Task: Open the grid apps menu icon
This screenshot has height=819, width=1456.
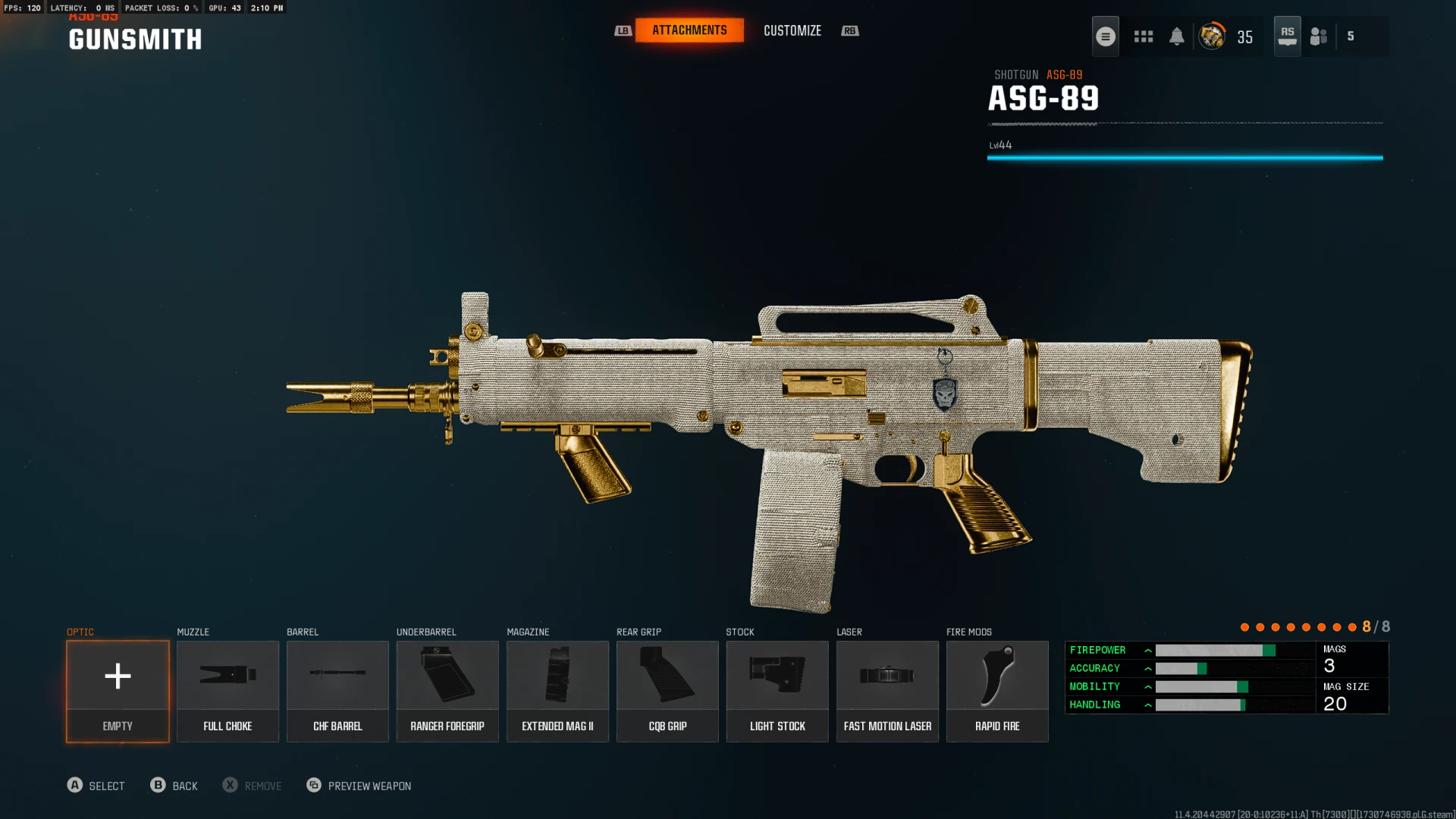Action: click(1143, 36)
